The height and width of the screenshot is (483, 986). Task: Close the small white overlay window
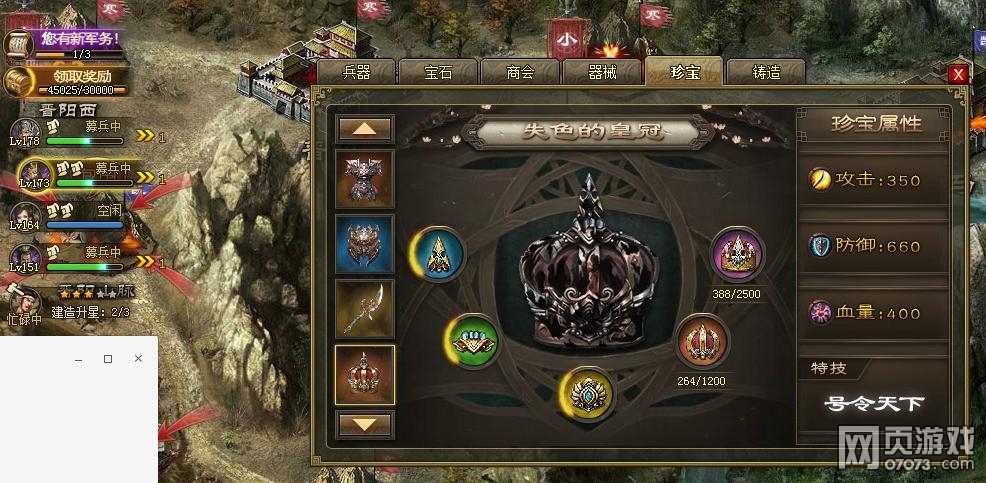138,358
